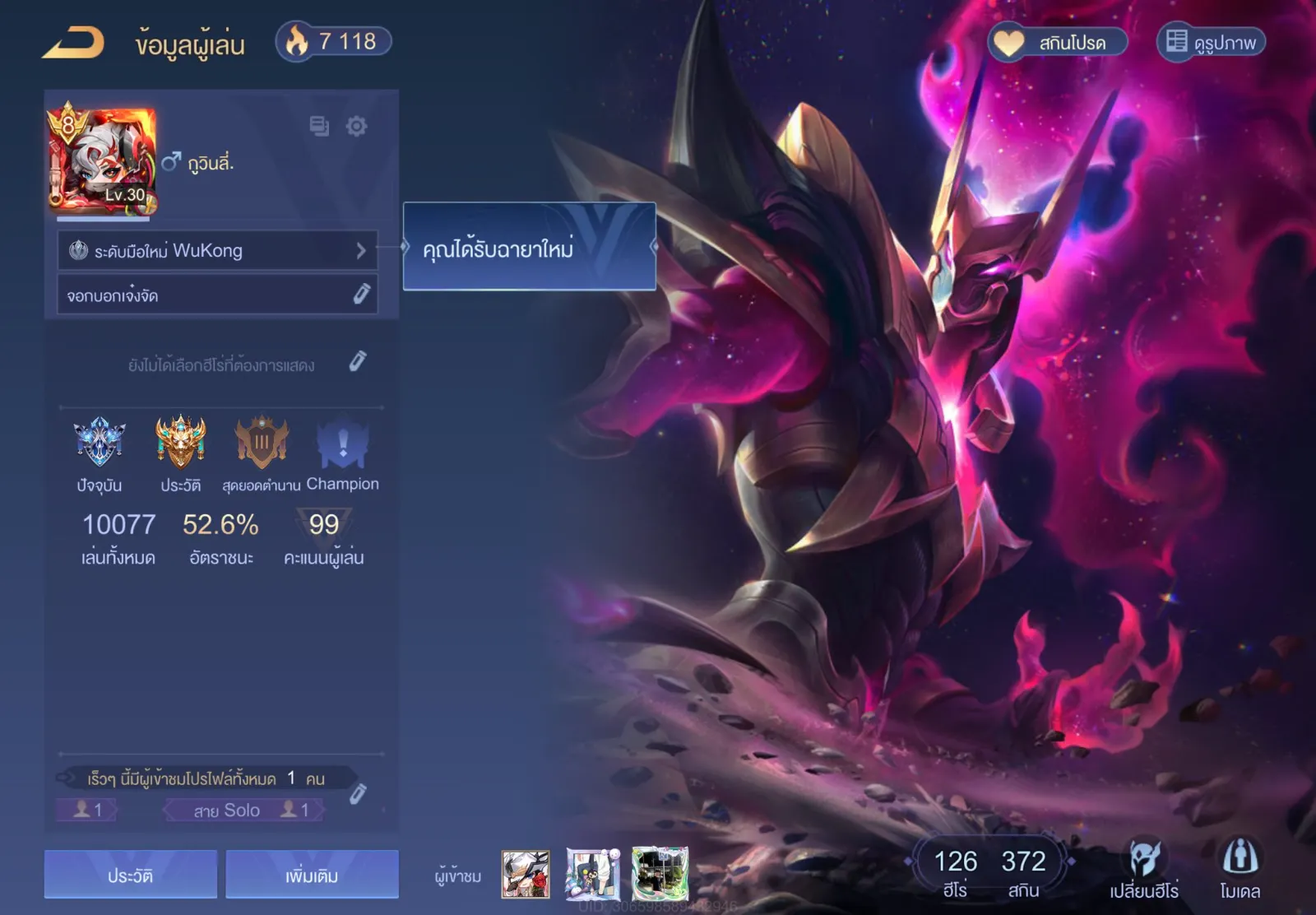Edit the displayed hero selection

357,362
